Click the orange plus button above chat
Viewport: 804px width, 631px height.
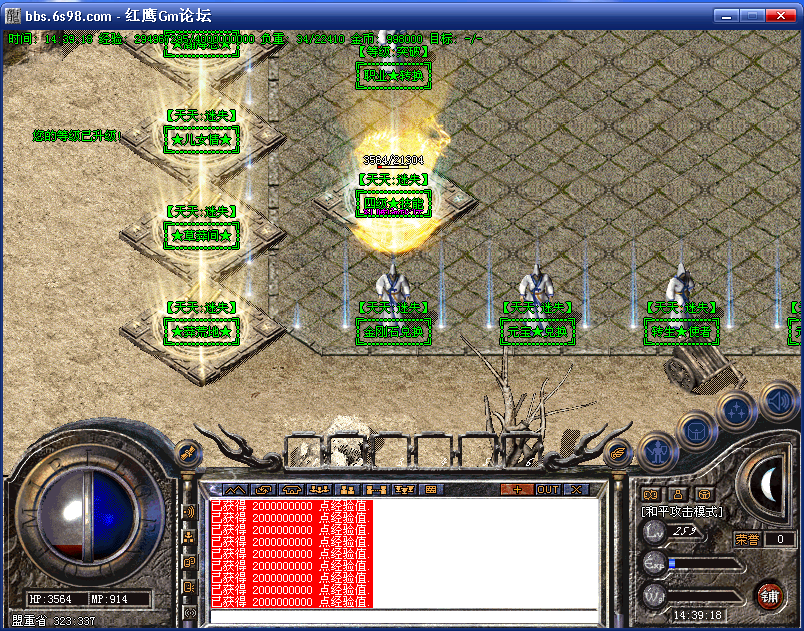516,489
